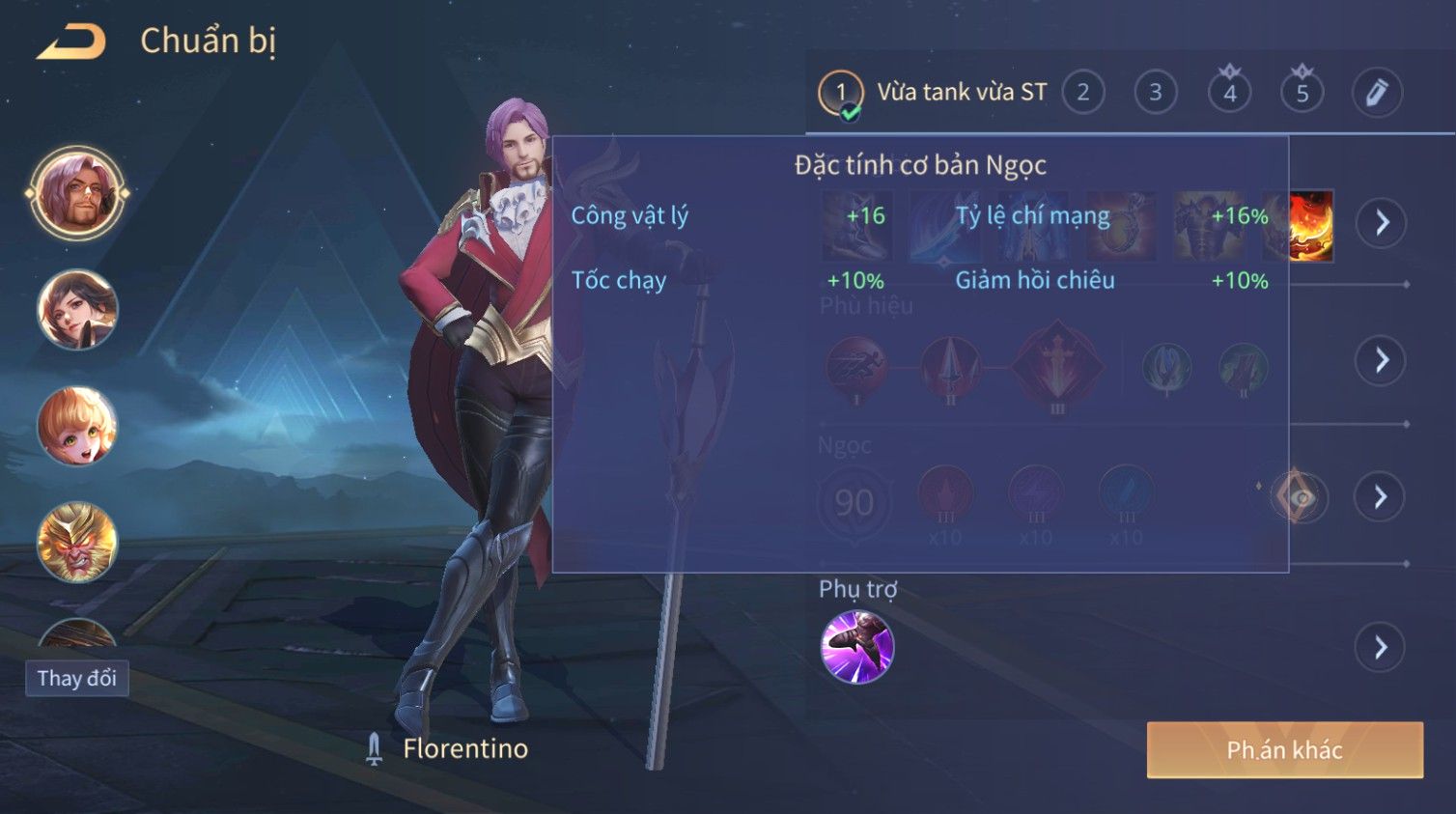Open equipment build arrow

(x=1382, y=223)
